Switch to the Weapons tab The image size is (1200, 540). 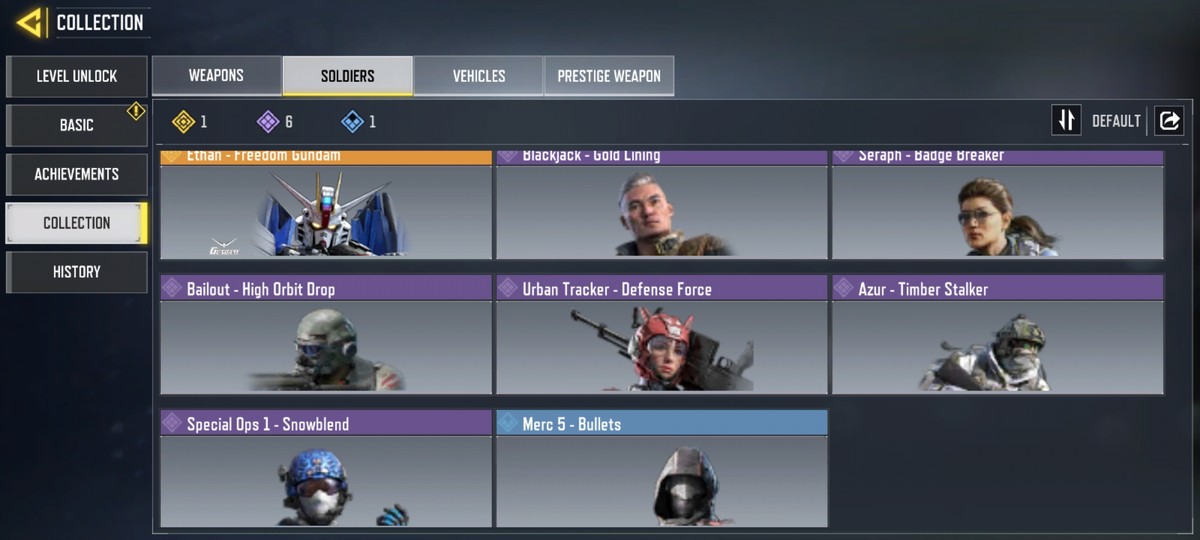tap(217, 76)
